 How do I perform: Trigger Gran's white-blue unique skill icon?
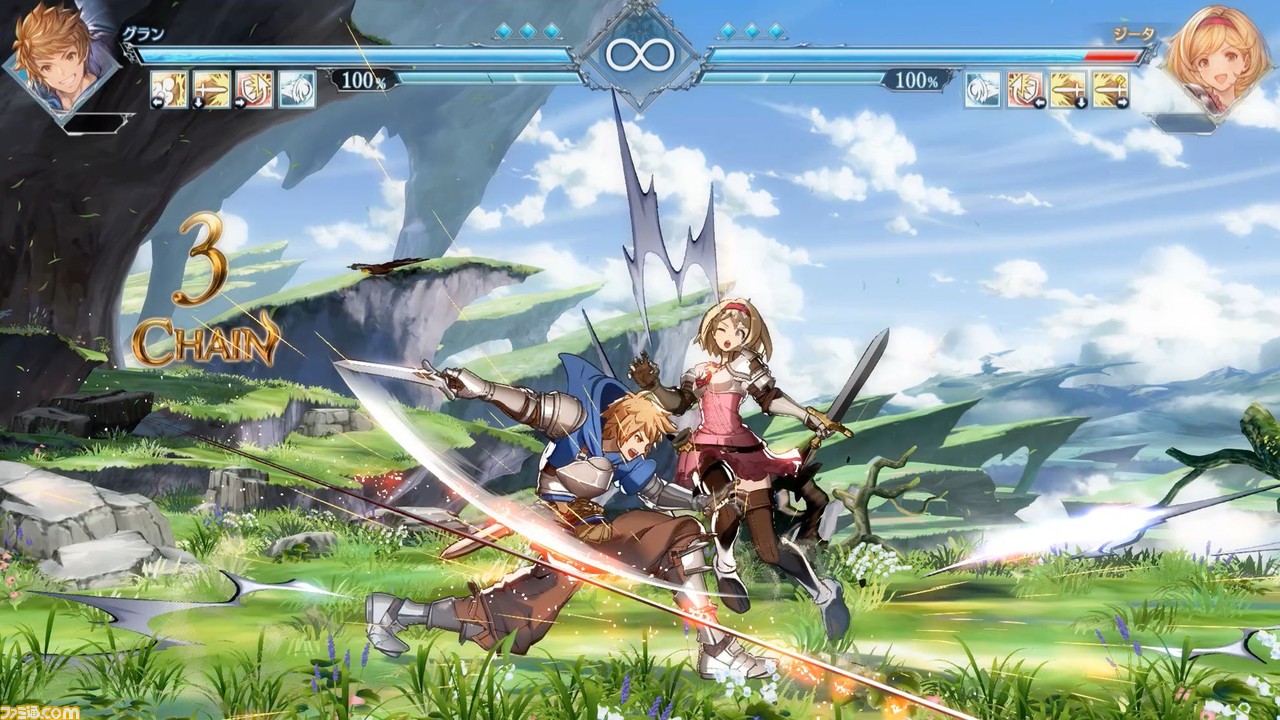(x=297, y=89)
